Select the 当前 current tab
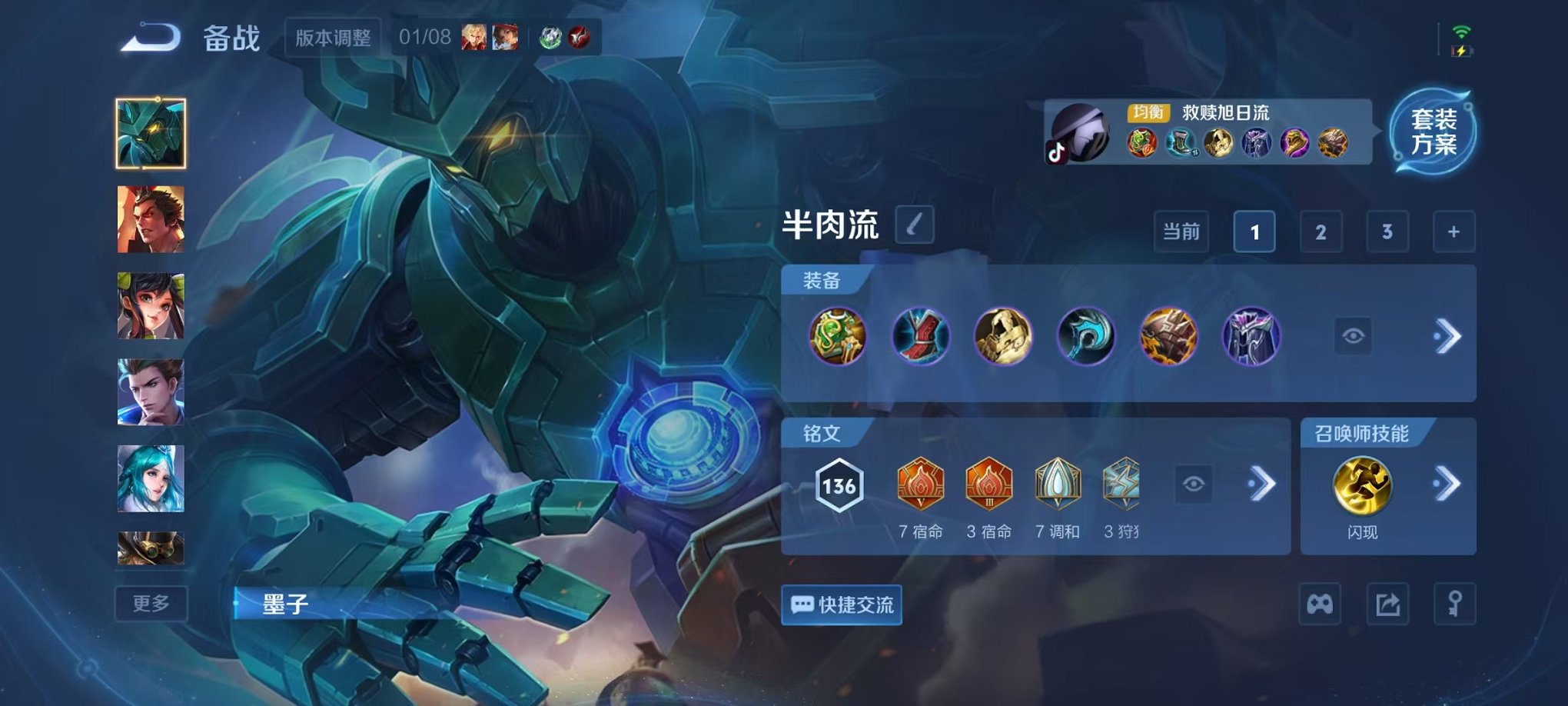 point(1180,231)
